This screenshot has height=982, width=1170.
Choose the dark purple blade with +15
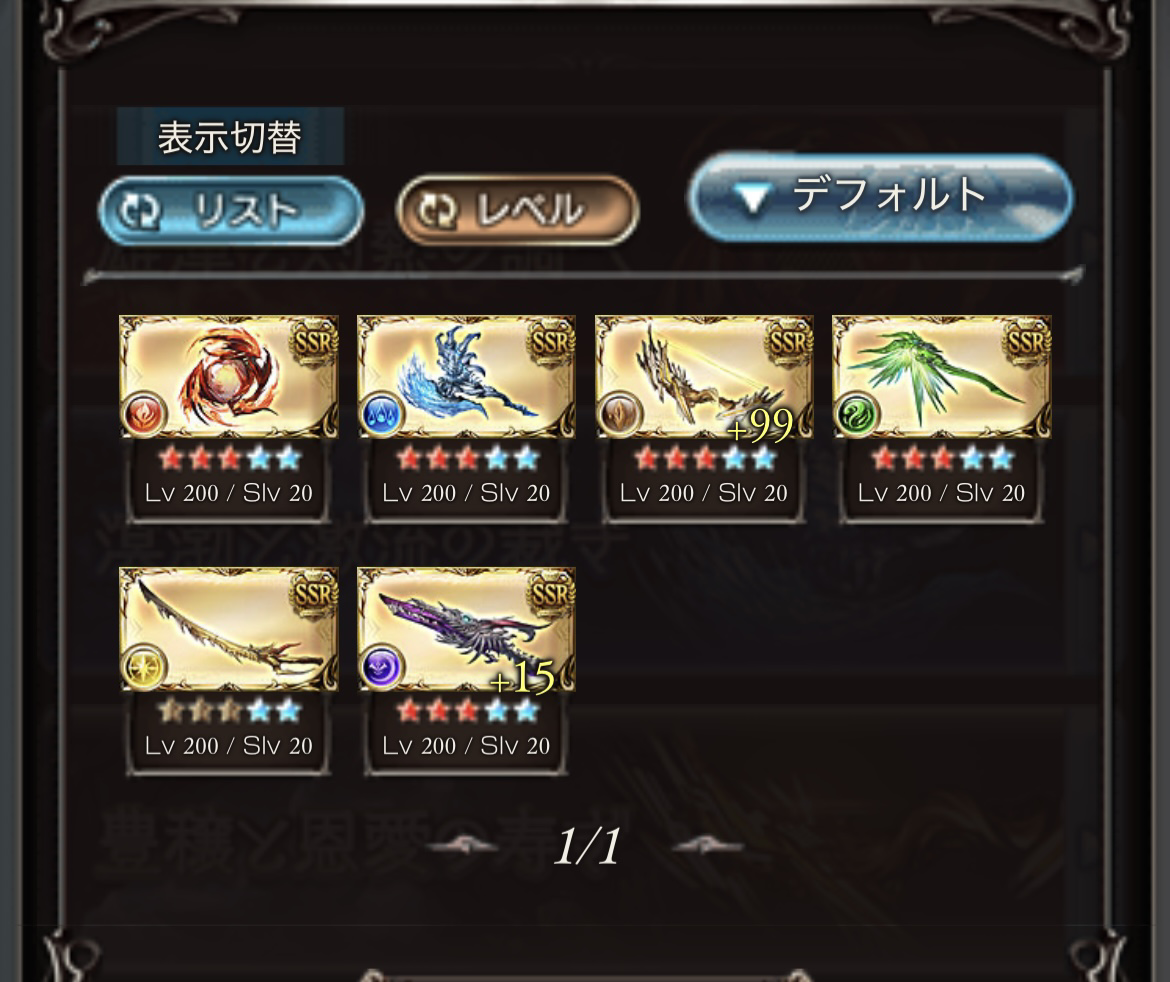pyautogui.click(x=466, y=630)
